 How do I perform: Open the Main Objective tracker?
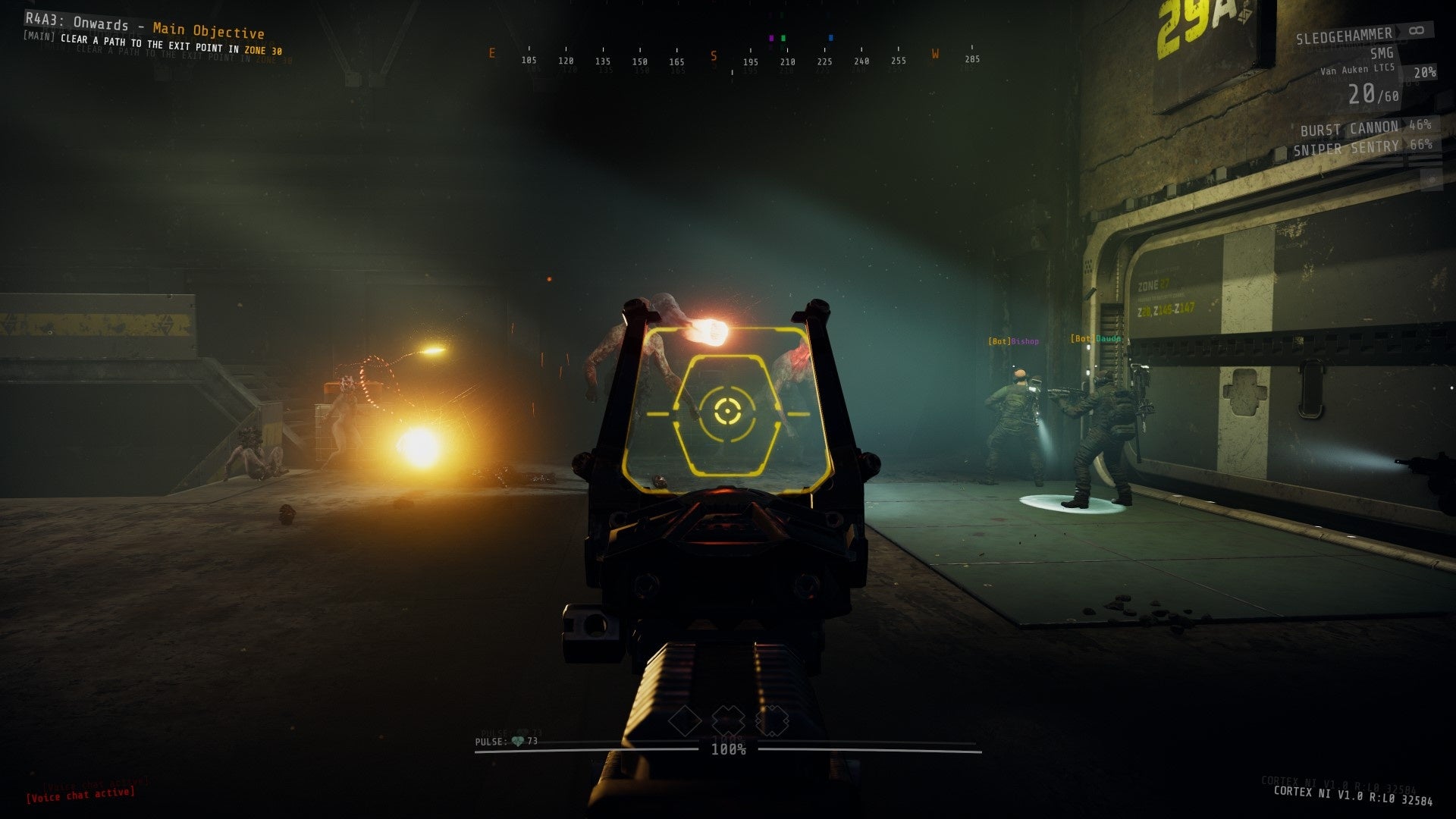(208, 30)
